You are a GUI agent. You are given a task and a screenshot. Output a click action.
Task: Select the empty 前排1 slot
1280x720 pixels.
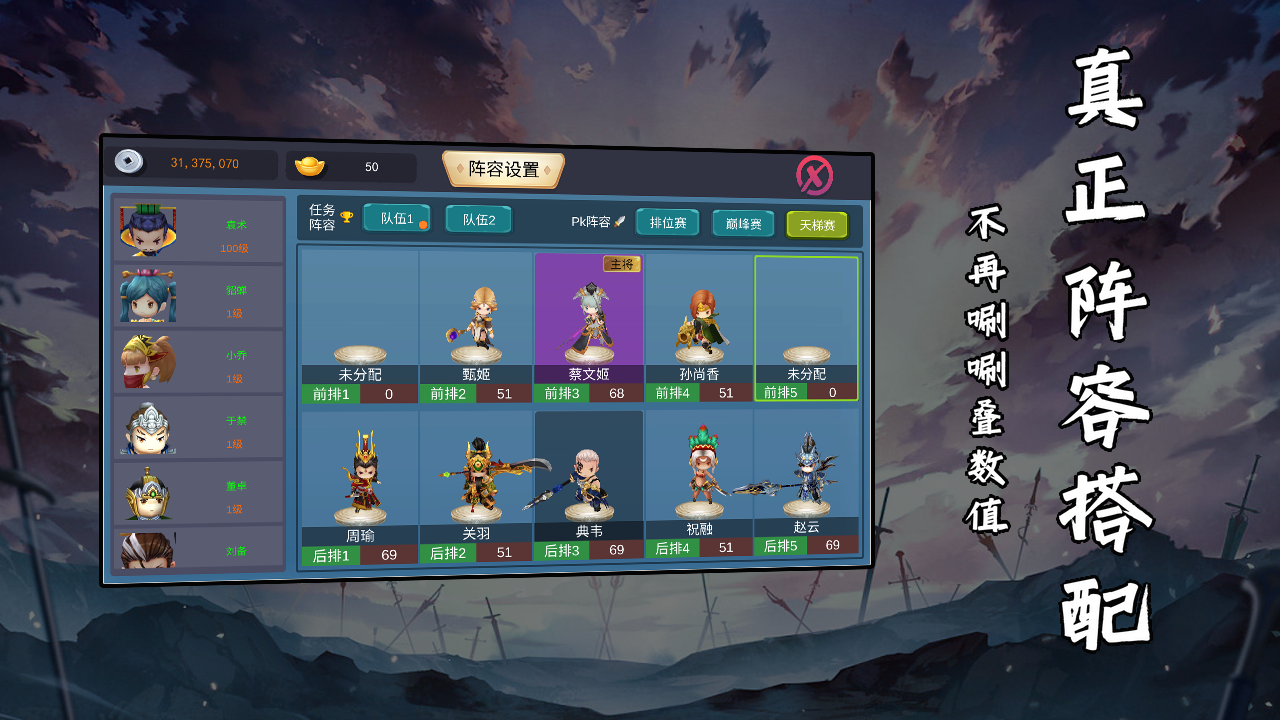point(356,320)
